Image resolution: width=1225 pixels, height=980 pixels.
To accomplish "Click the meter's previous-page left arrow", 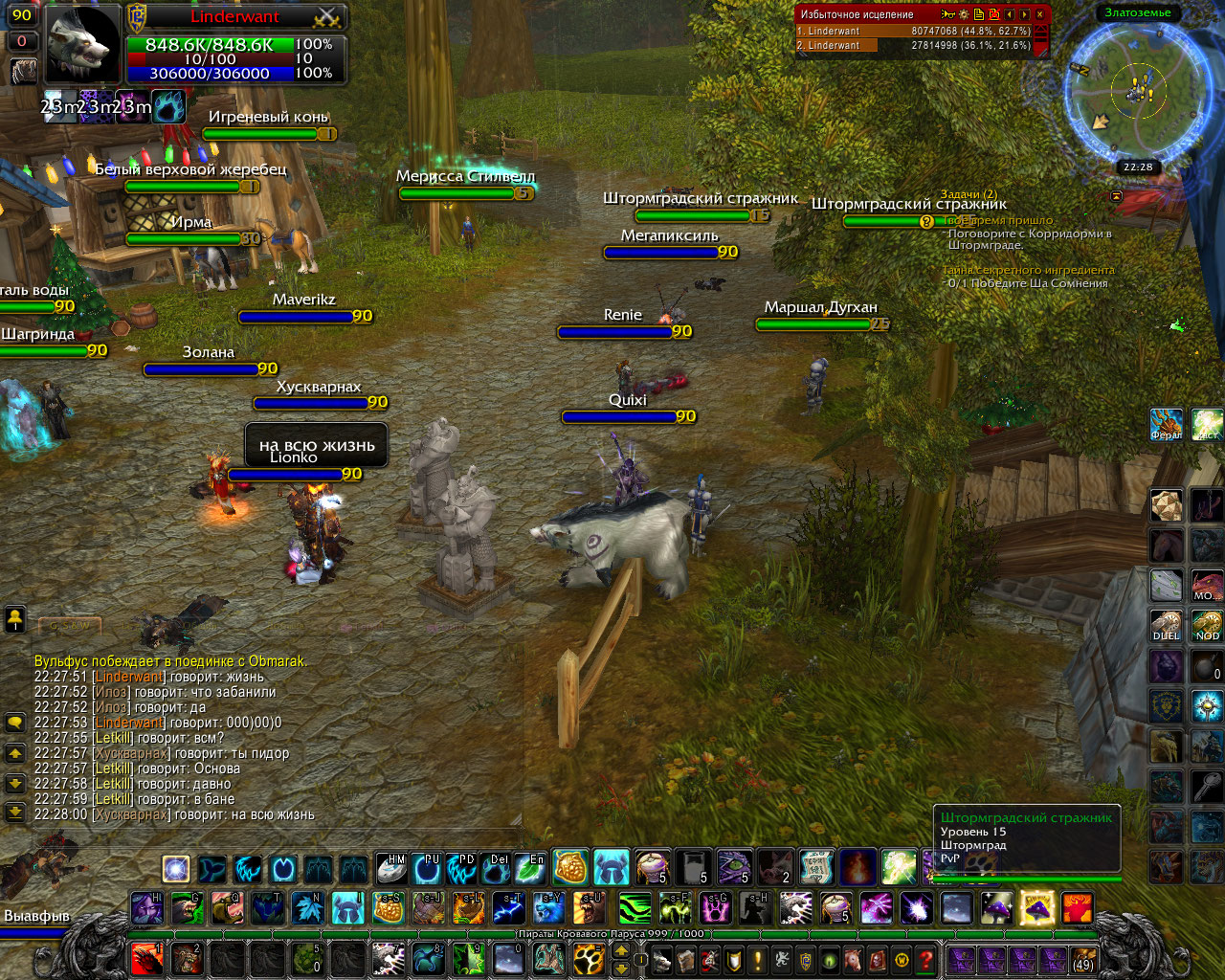I will pyautogui.click(x=1009, y=14).
